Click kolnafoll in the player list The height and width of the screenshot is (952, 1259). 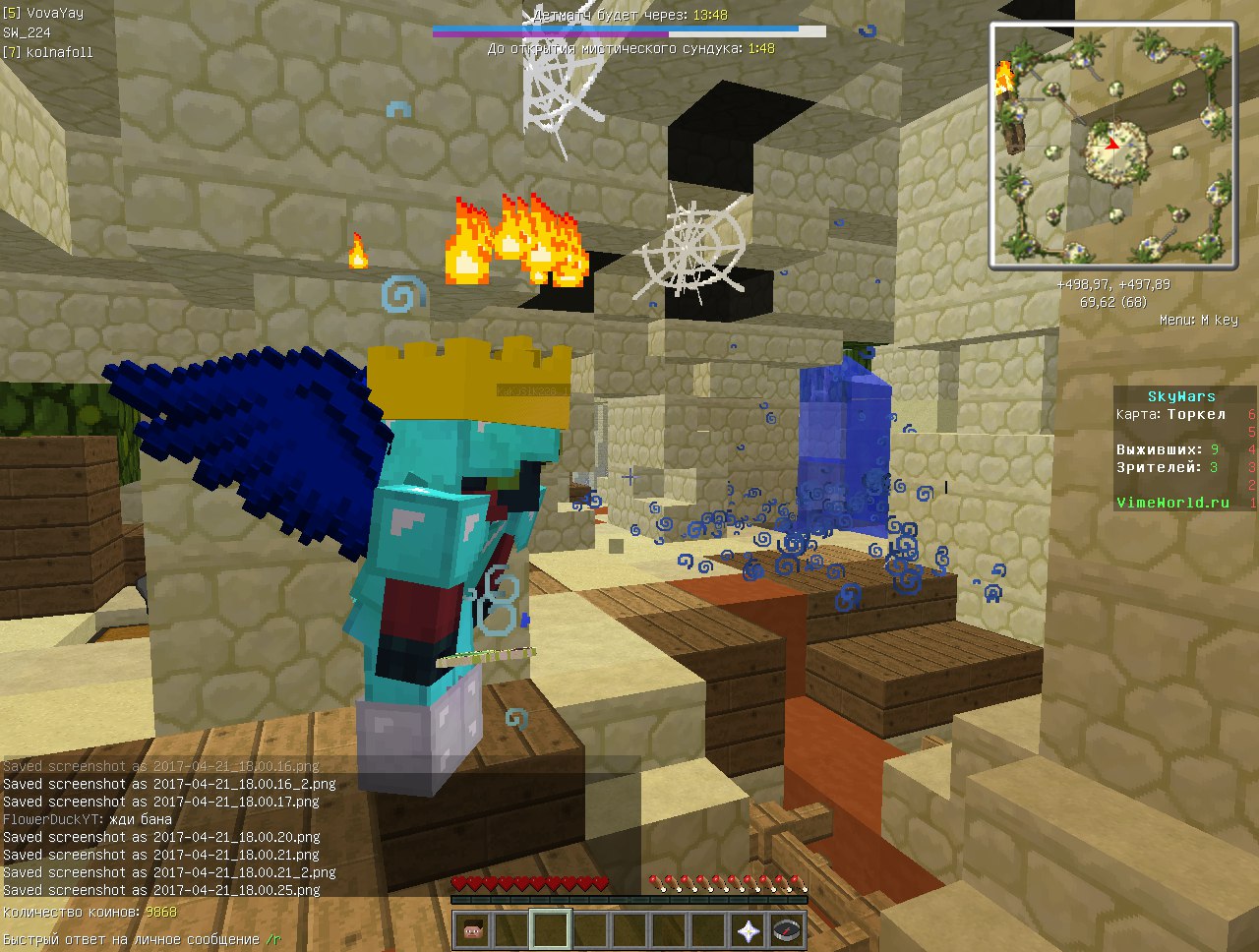point(59,52)
